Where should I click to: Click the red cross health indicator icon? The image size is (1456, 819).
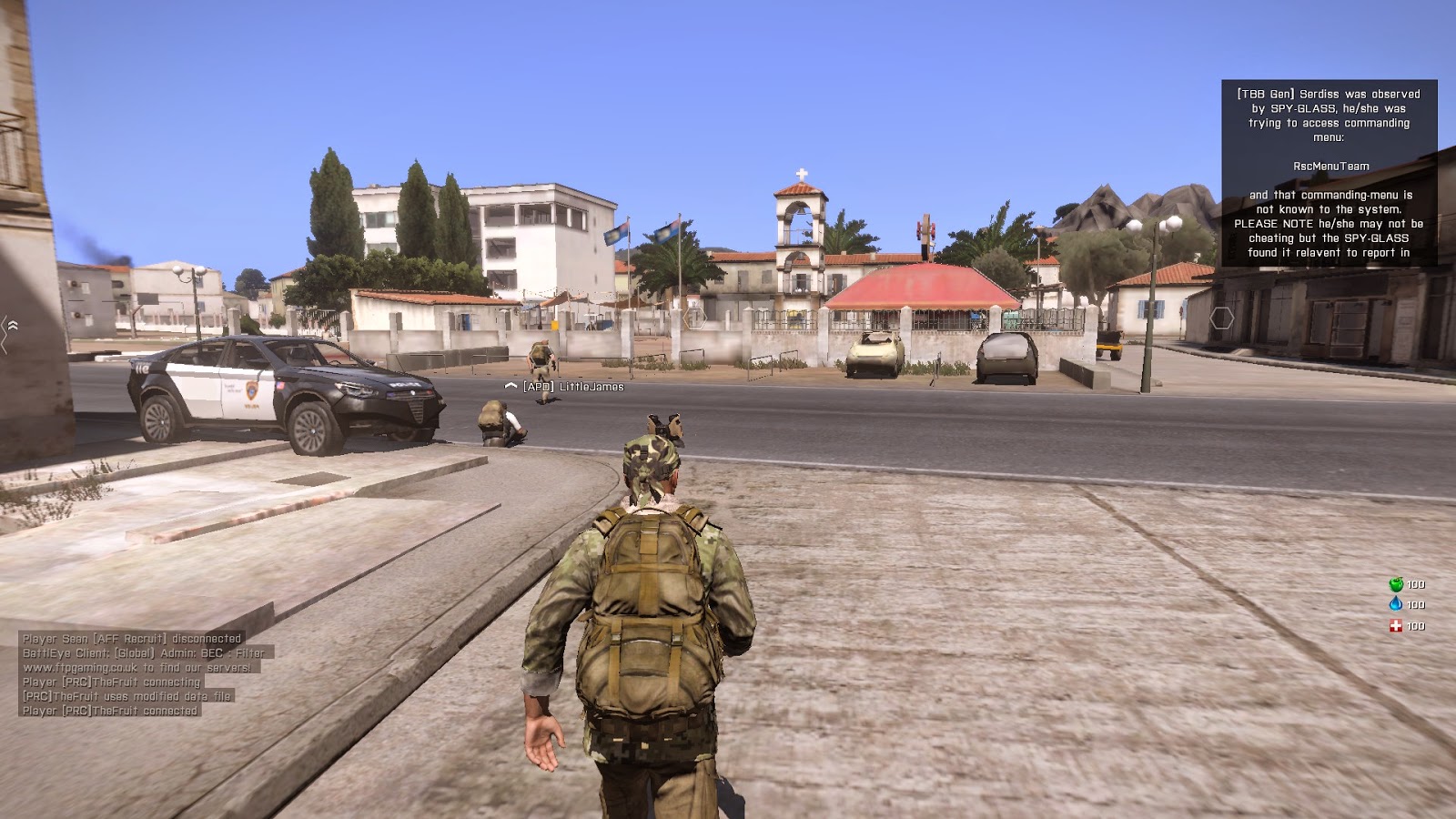click(x=1396, y=626)
